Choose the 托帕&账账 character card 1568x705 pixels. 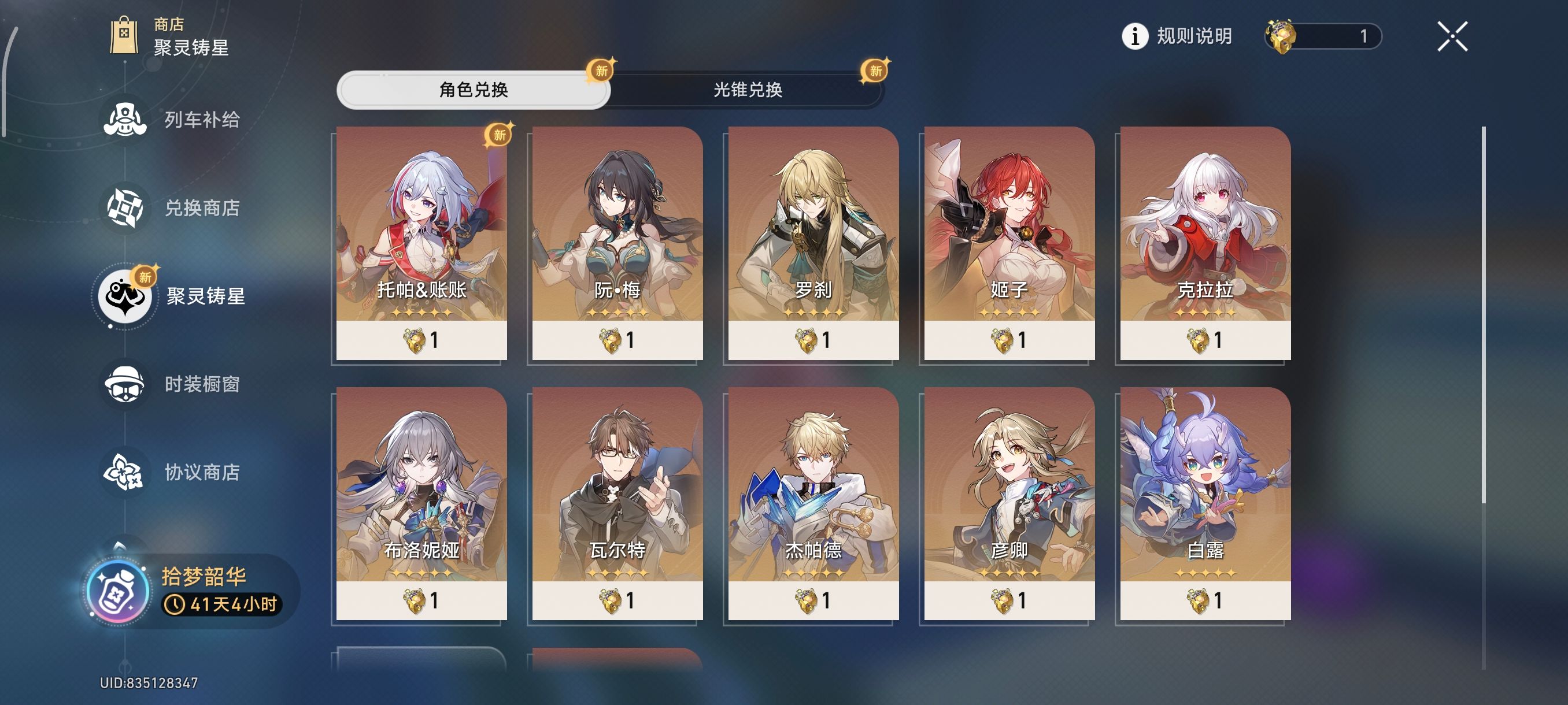click(x=421, y=243)
